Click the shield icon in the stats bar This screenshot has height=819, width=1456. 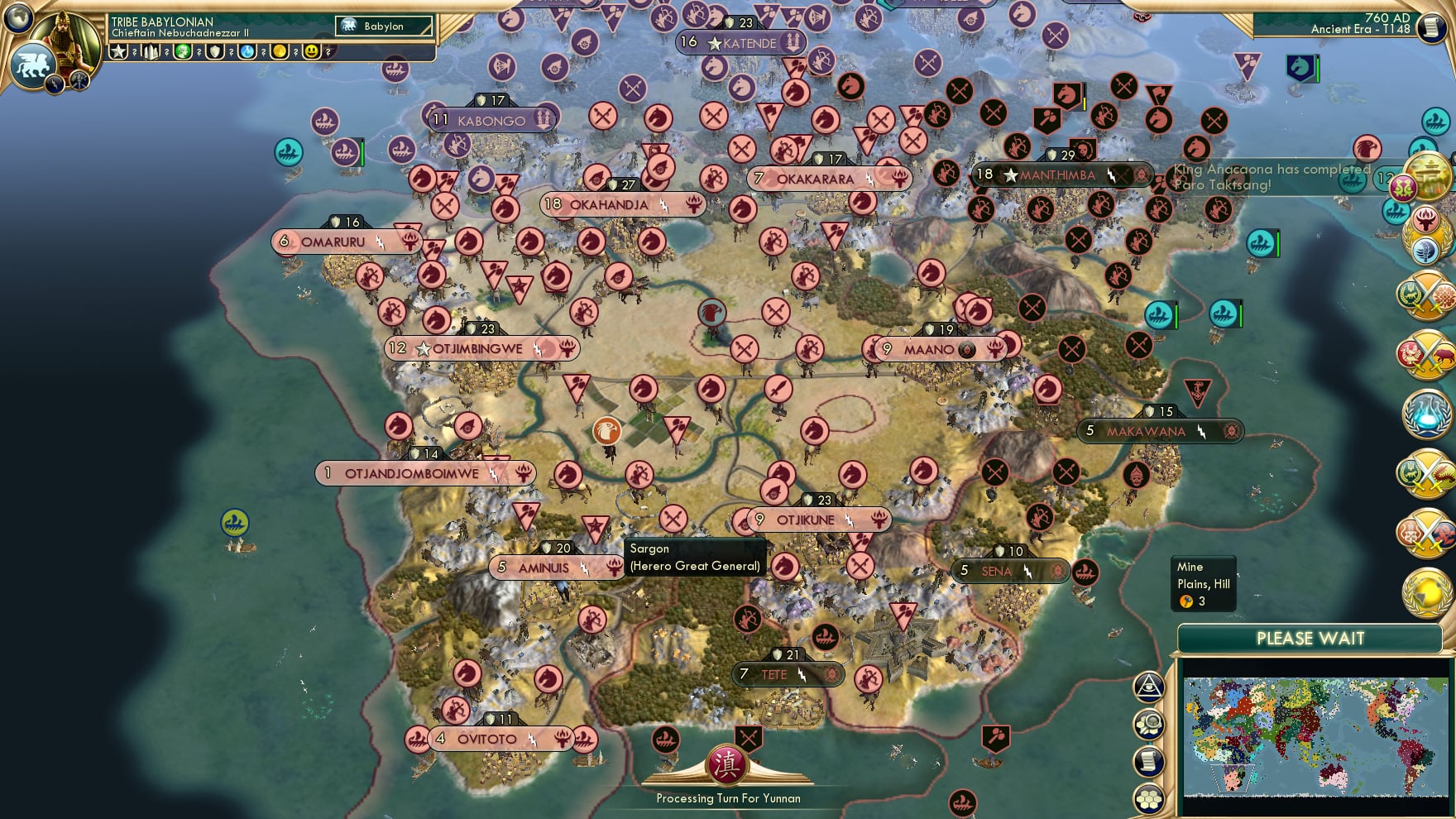(214, 53)
